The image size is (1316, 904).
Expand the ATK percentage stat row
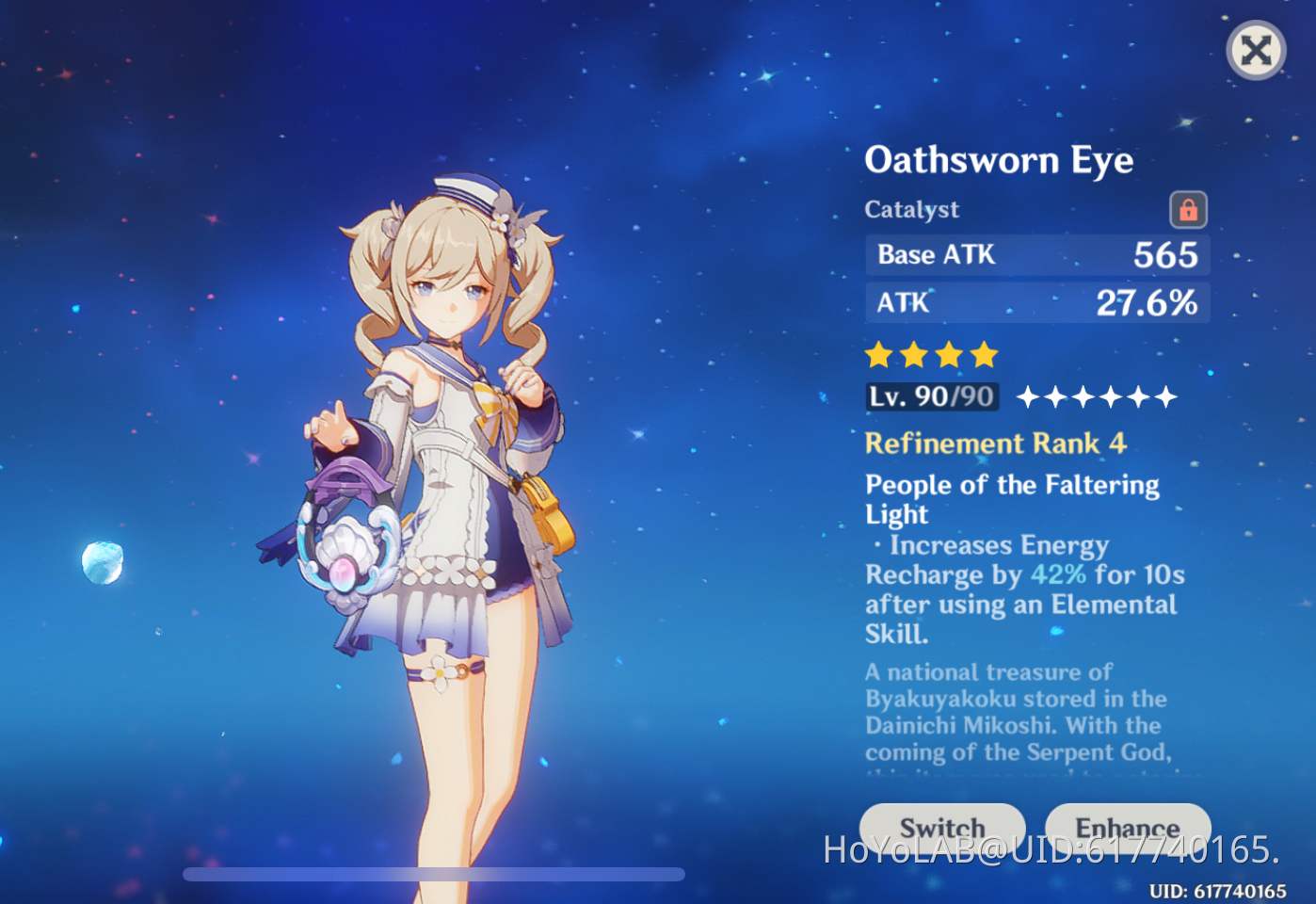click(x=1035, y=302)
